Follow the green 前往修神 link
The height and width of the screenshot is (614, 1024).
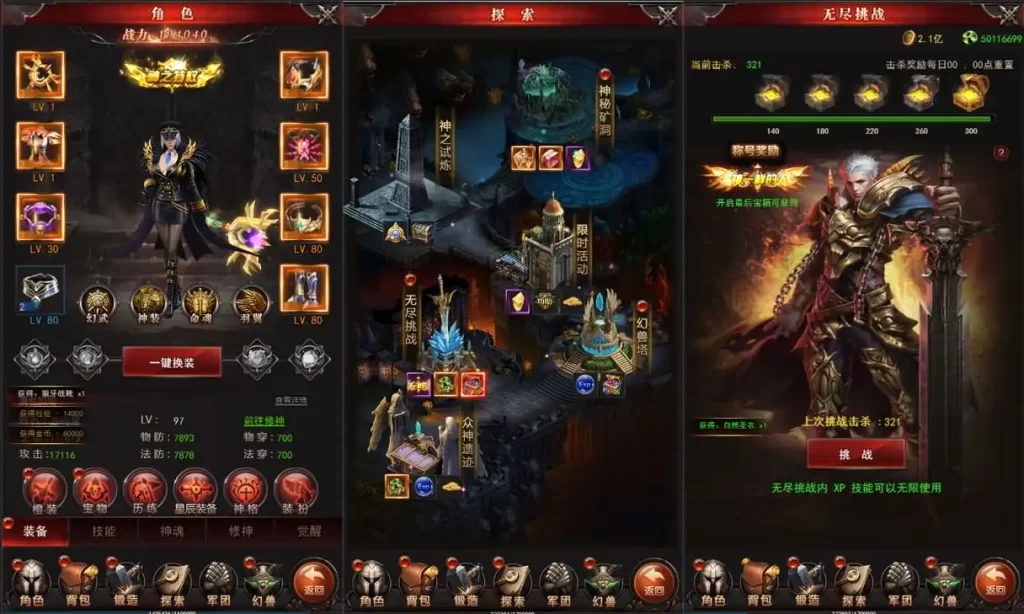tap(262, 420)
